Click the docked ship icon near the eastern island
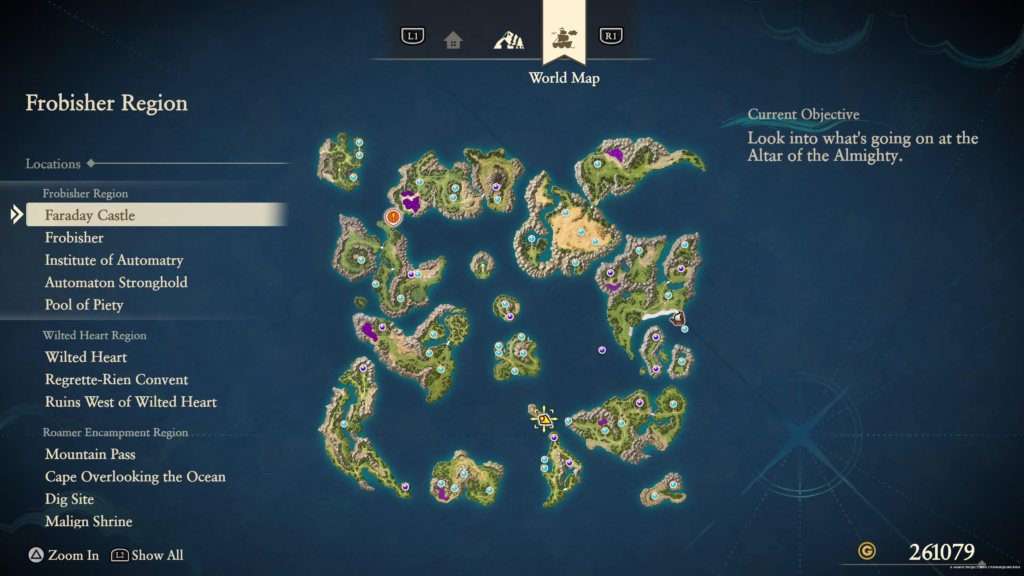1024x576 pixels. tap(679, 320)
